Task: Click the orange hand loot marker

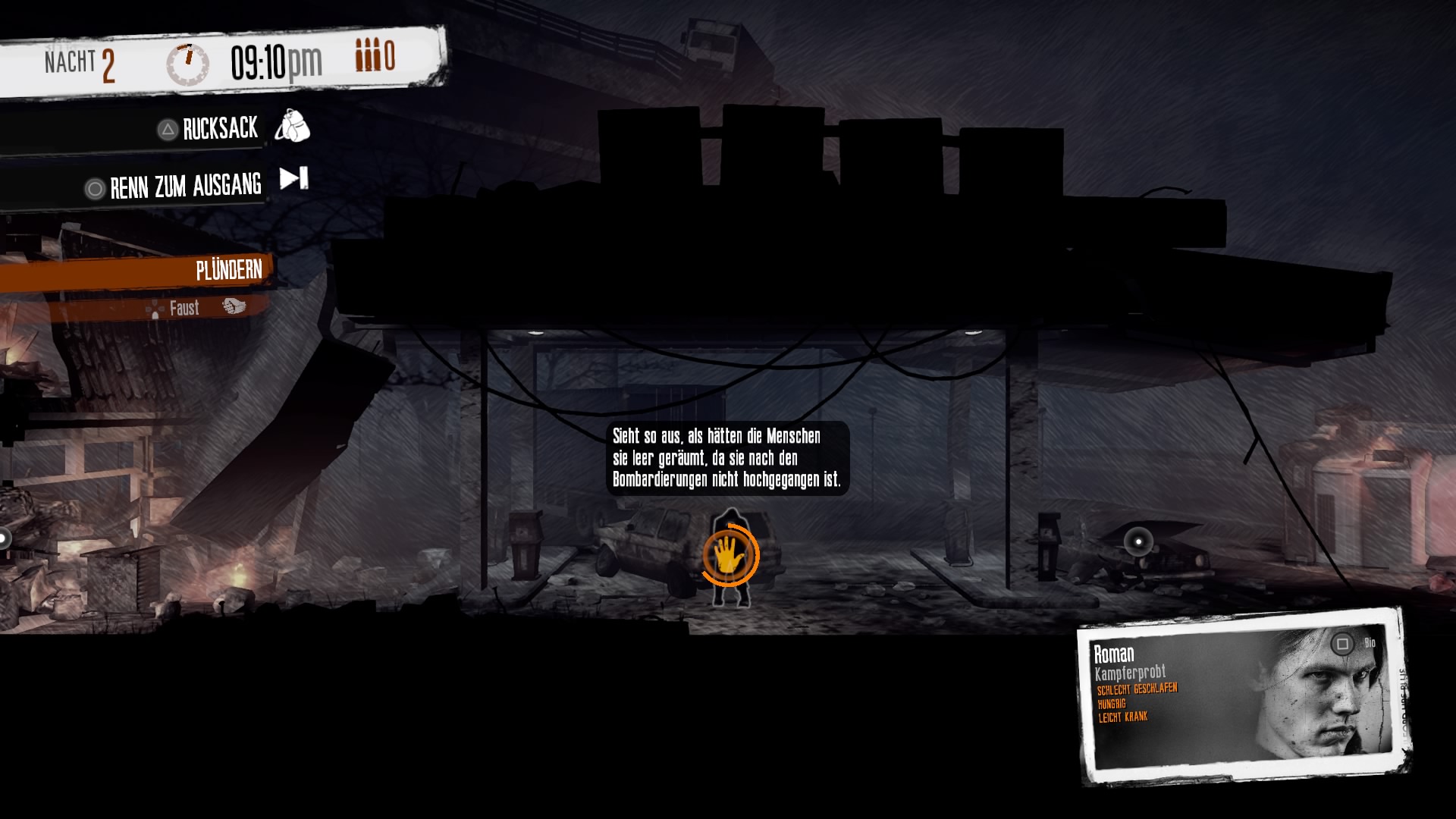Action: click(730, 555)
